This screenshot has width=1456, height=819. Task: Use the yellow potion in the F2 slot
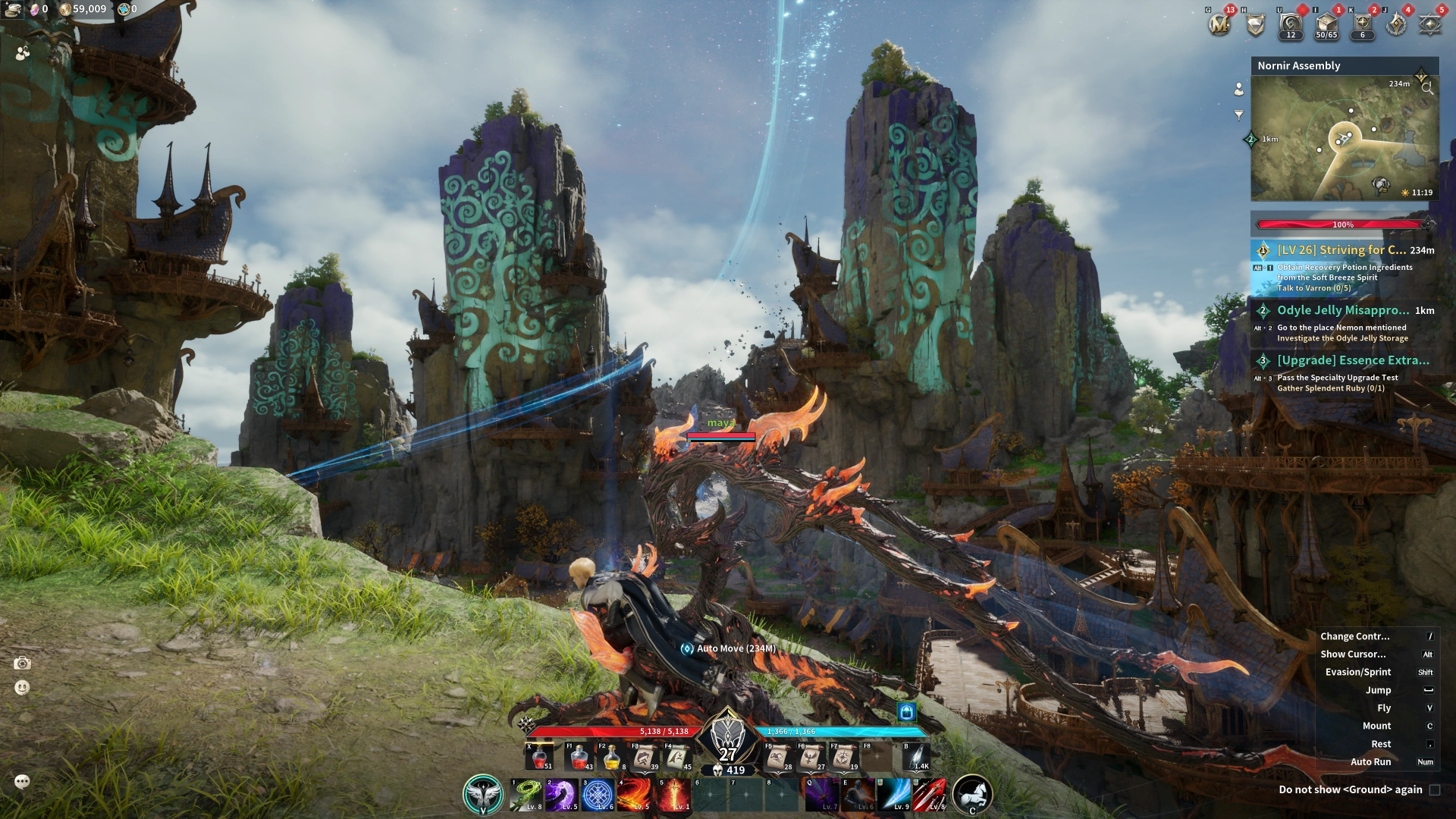(x=612, y=757)
